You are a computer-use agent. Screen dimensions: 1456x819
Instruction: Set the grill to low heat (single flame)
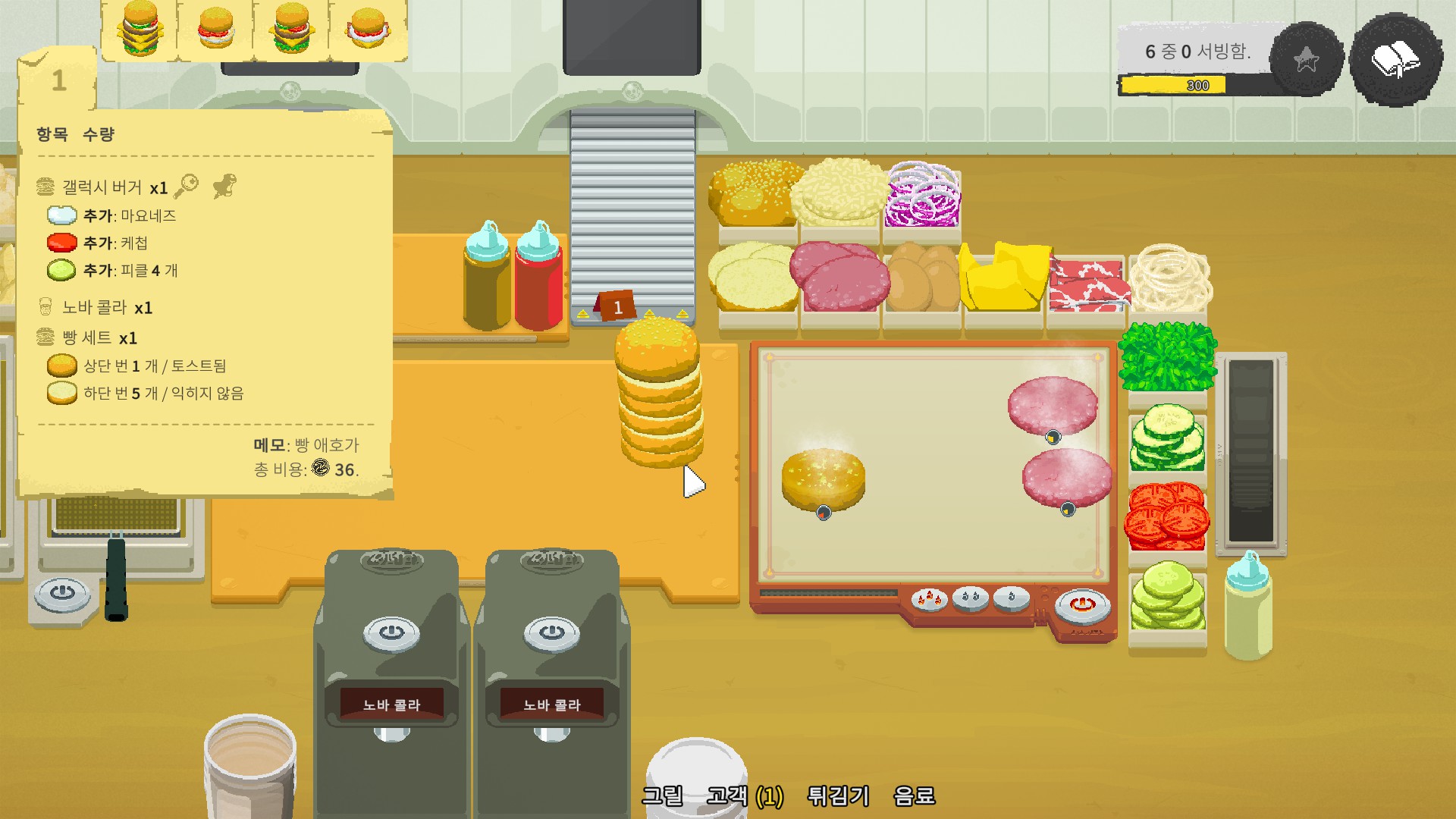click(x=1011, y=598)
